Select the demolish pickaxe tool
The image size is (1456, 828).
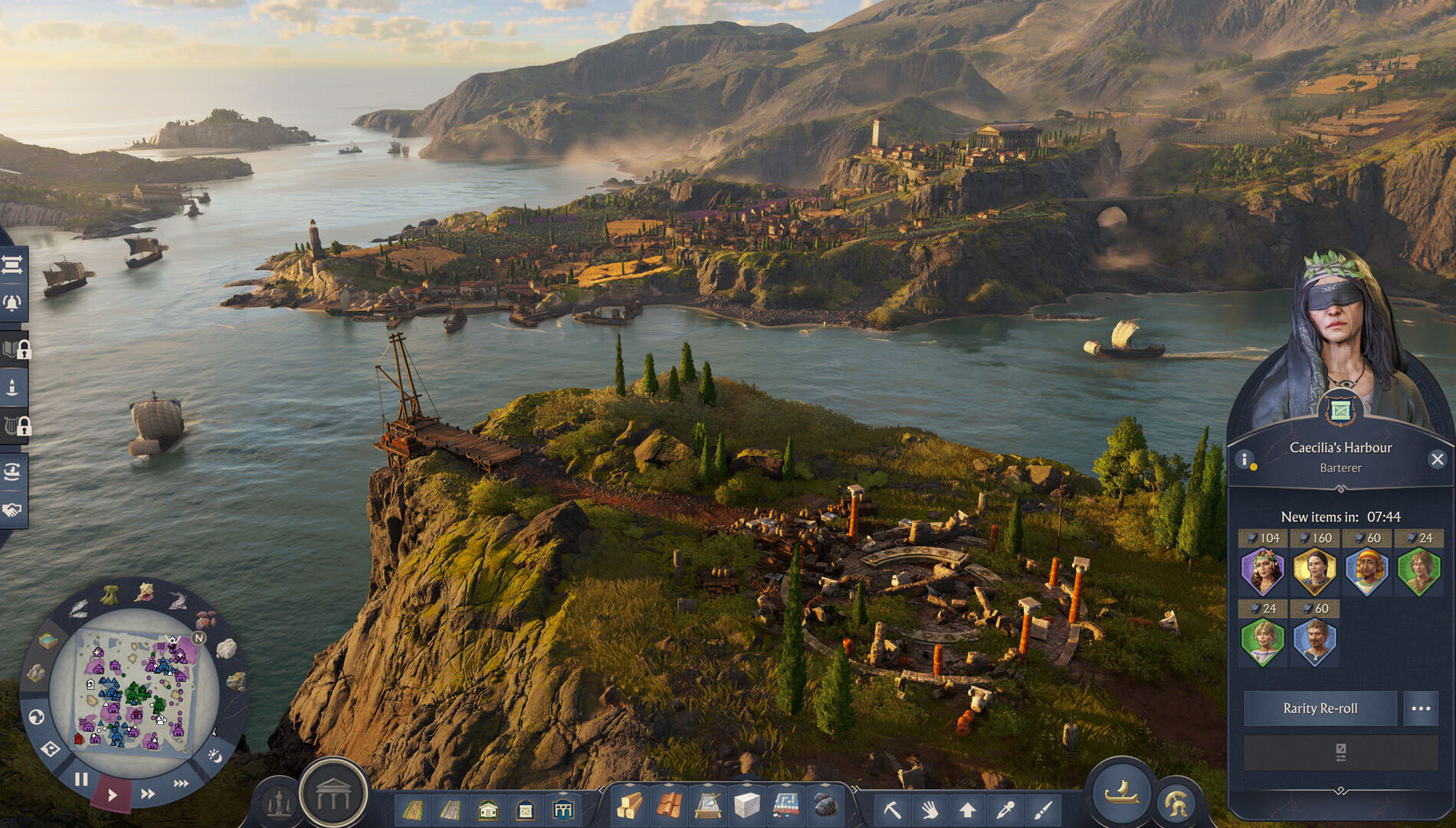click(x=894, y=809)
